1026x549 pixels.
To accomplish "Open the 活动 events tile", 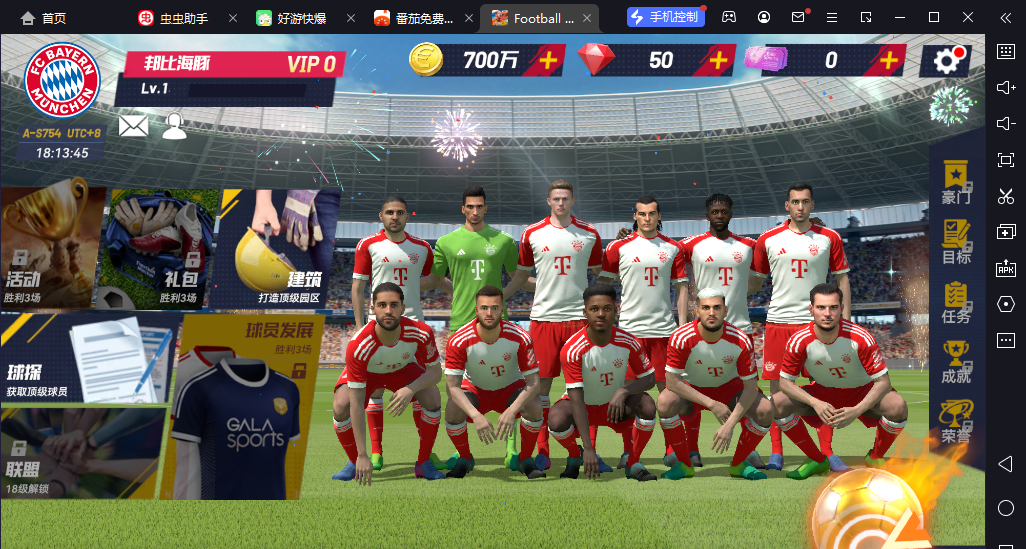I will [x=50, y=248].
